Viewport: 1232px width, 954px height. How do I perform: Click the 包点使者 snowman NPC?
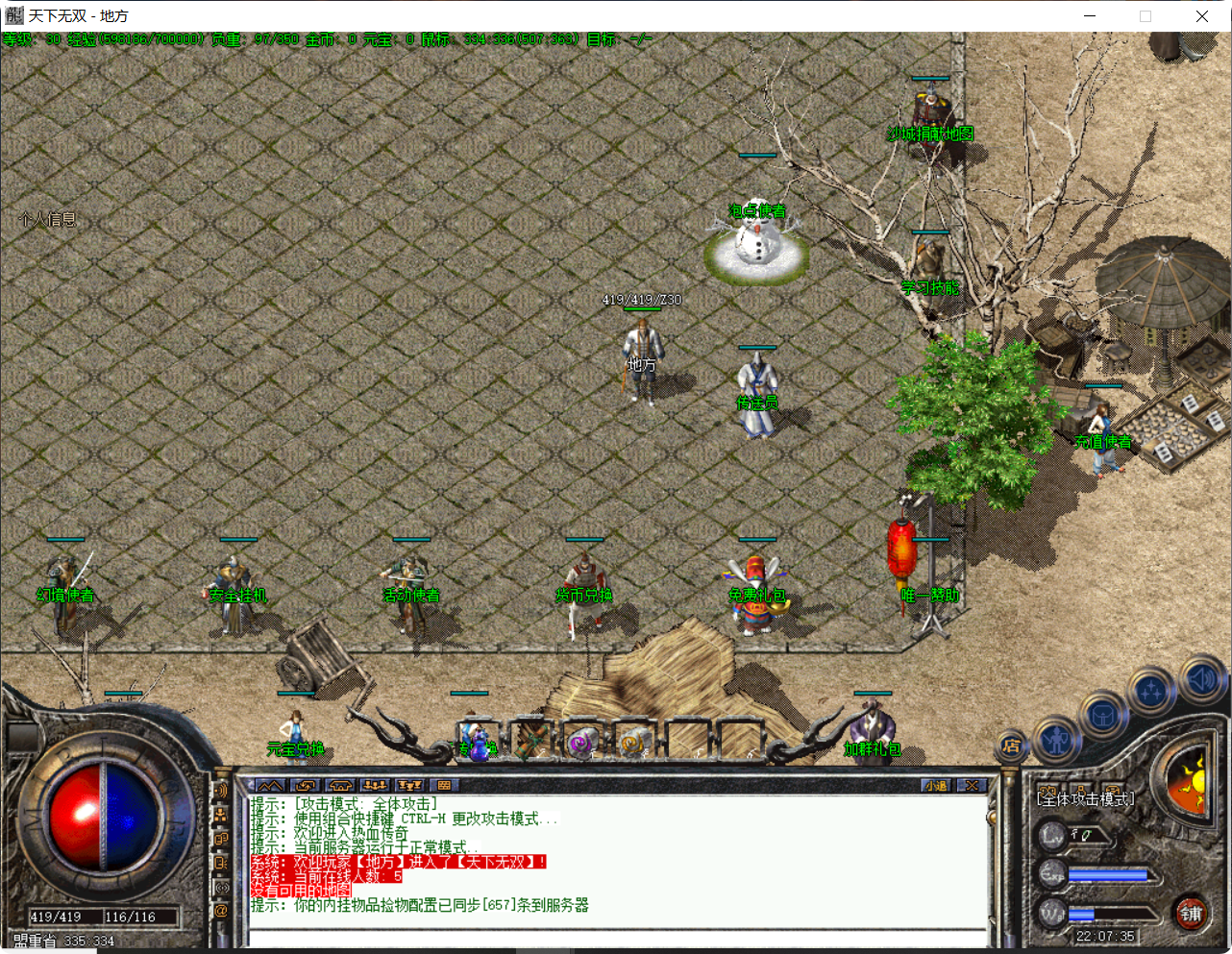click(757, 240)
